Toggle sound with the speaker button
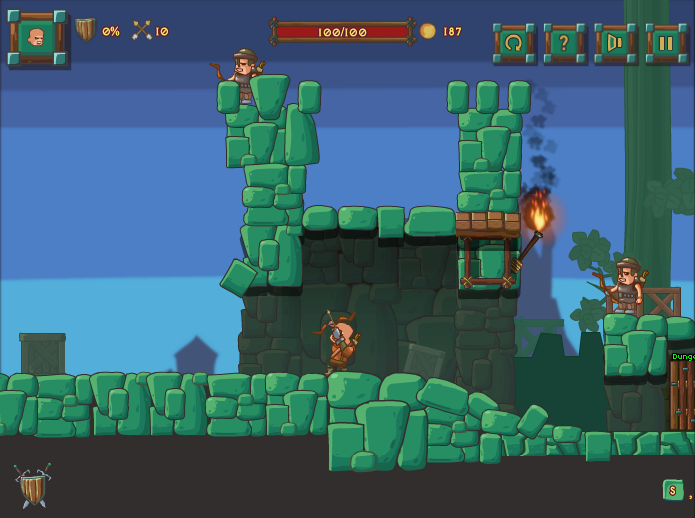The height and width of the screenshot is (518, 695). (615, 43)
